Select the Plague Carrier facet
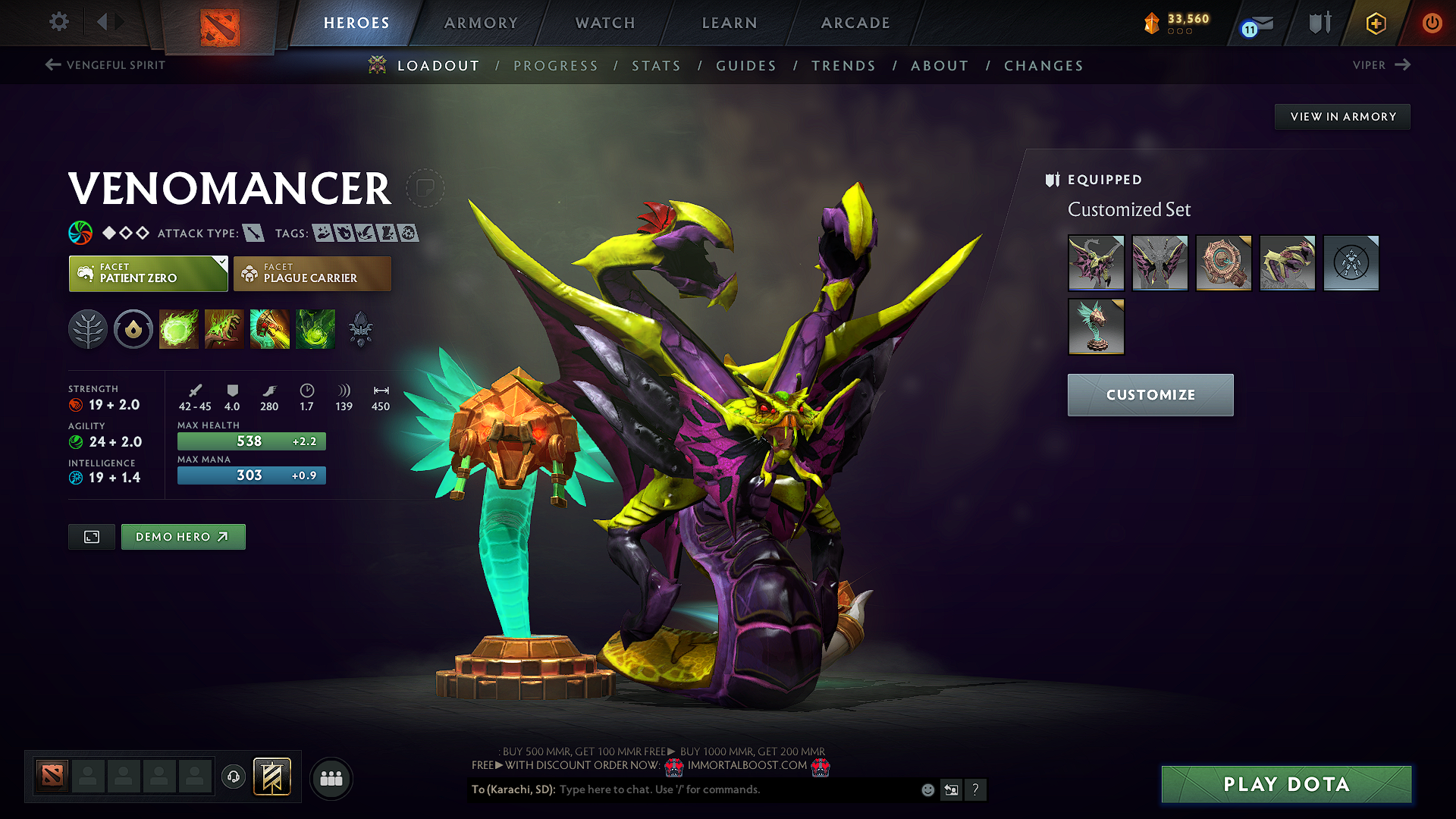Image resolution: width=1456 pixels, height=819 pixels. (x=312, y=274)
